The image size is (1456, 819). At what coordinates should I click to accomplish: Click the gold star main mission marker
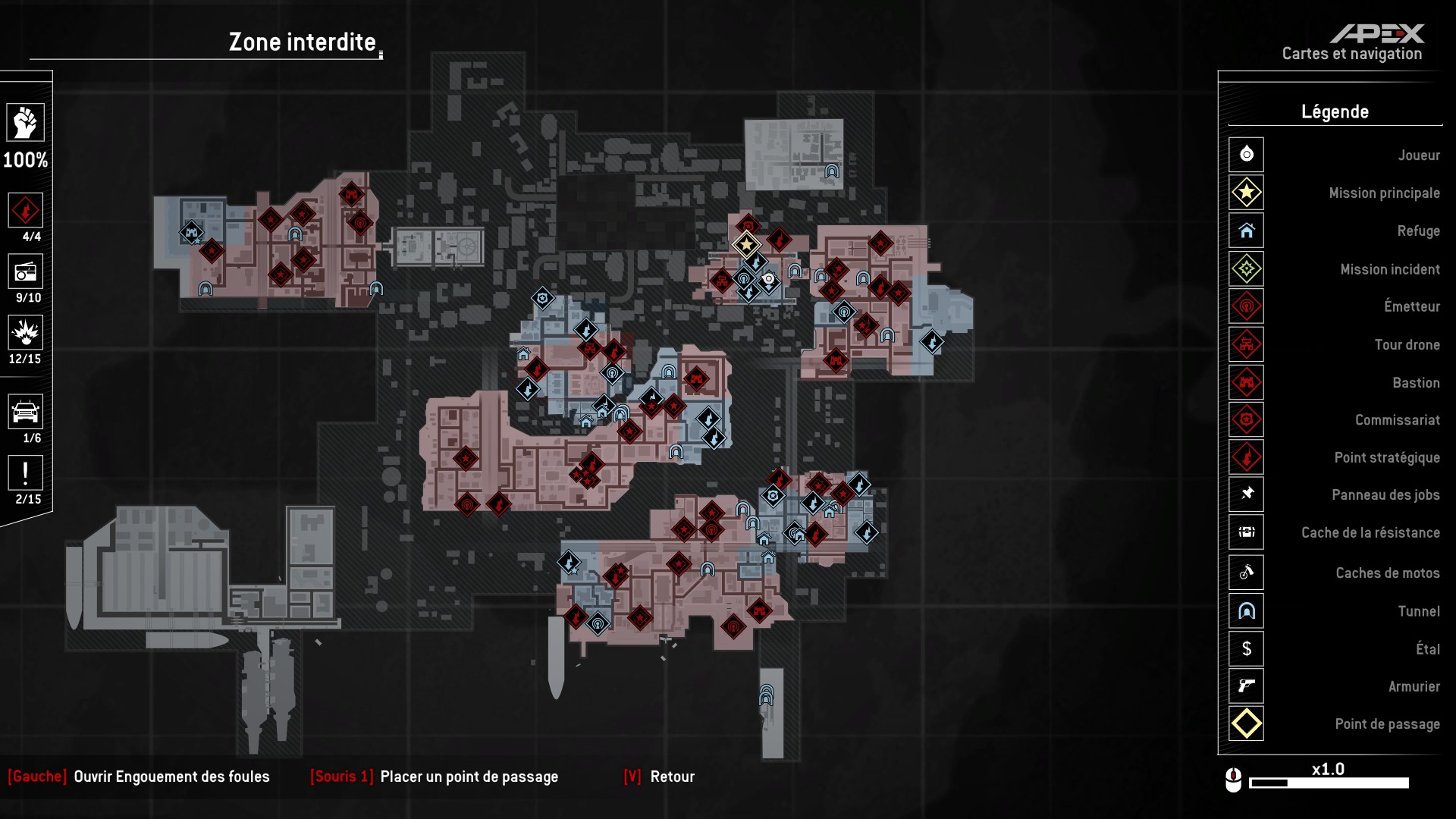pyautogui.click(x=746, y=244)
